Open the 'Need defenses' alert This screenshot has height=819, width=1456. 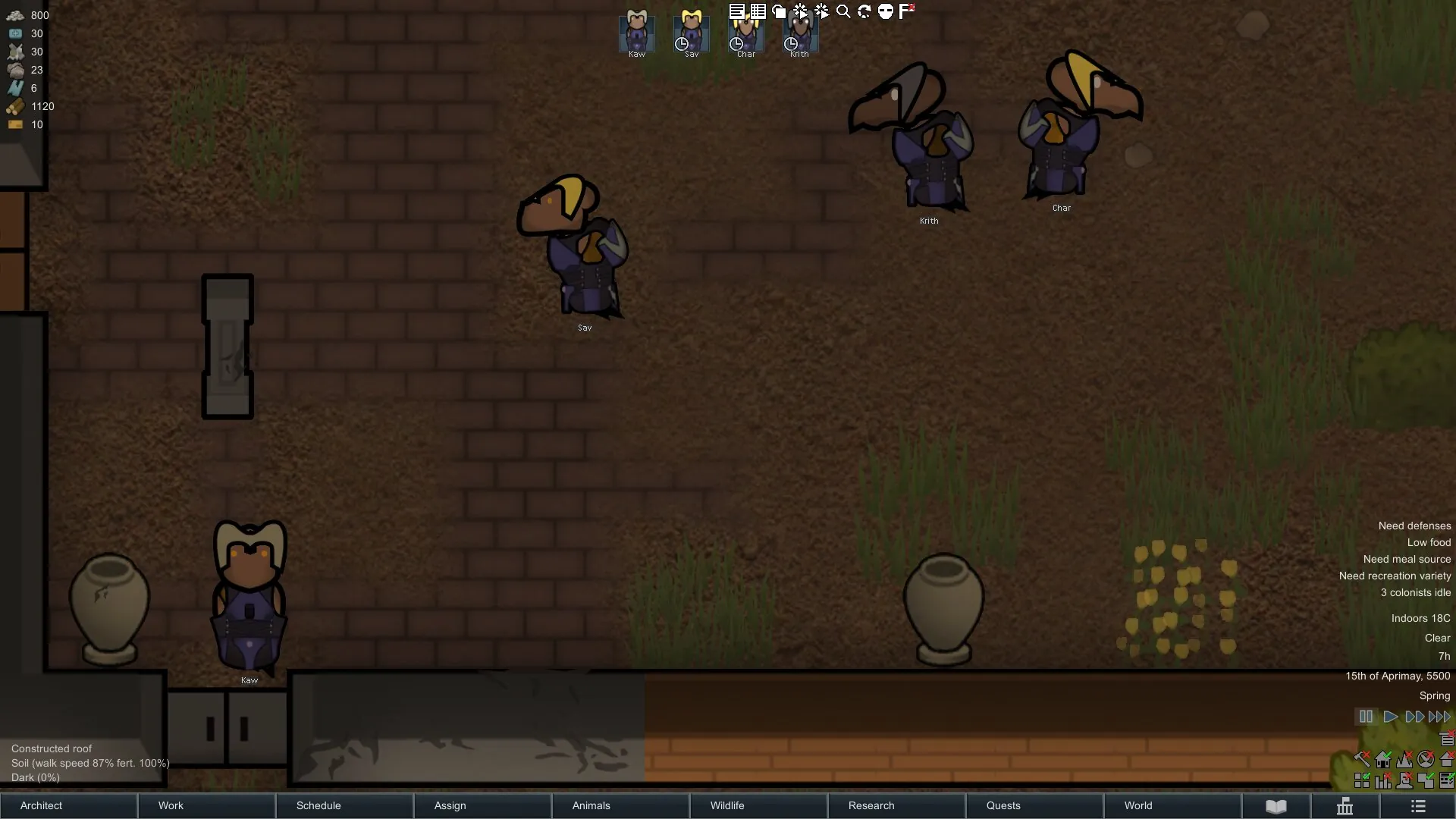(1414, 526)
